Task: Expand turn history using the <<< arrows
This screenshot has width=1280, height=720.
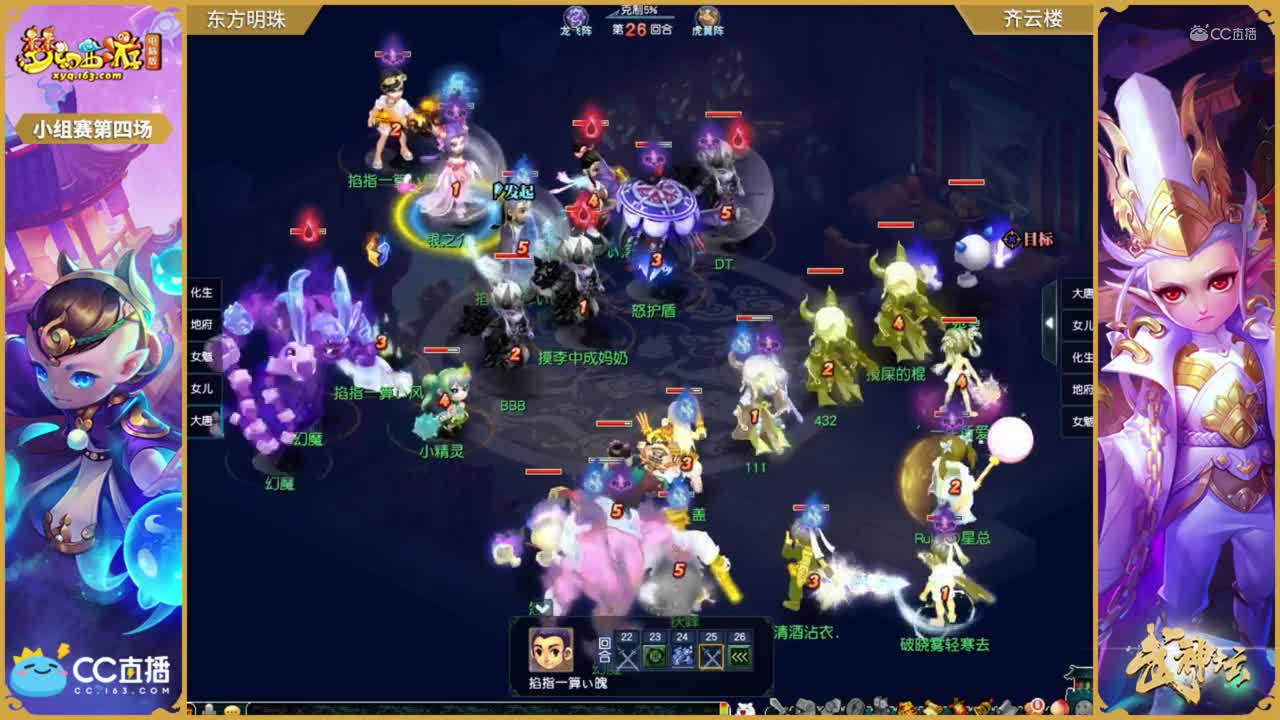Action: coord(739,658)
